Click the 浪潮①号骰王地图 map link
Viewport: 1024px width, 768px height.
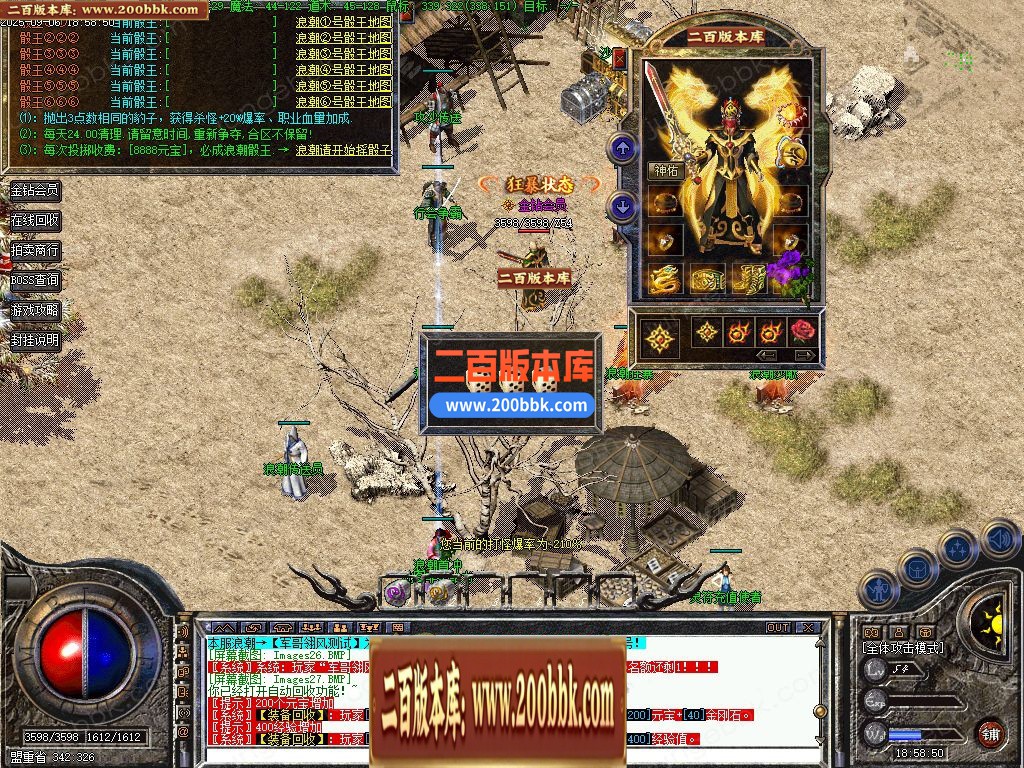point(343,22)
